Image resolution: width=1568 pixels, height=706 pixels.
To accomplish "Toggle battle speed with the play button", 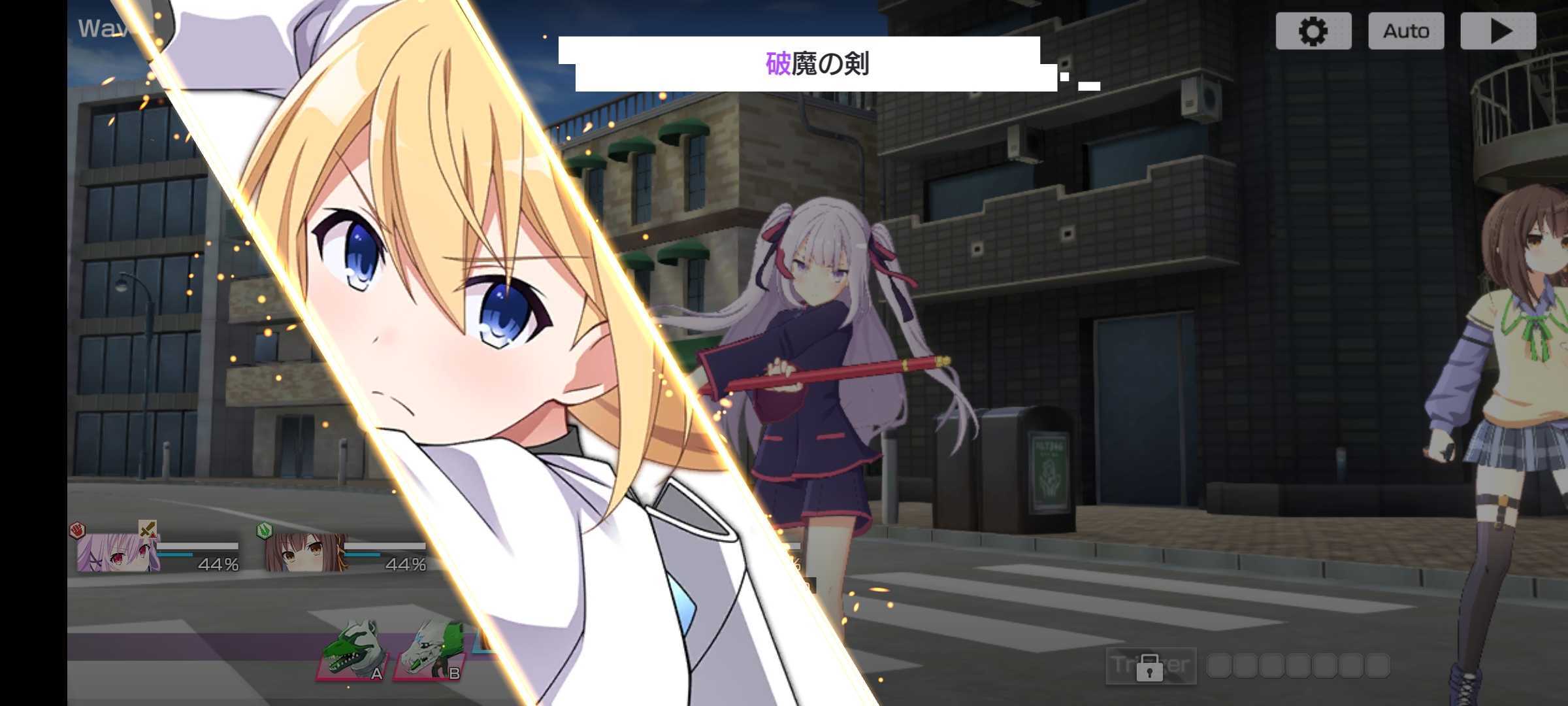I will (1498, 30).
